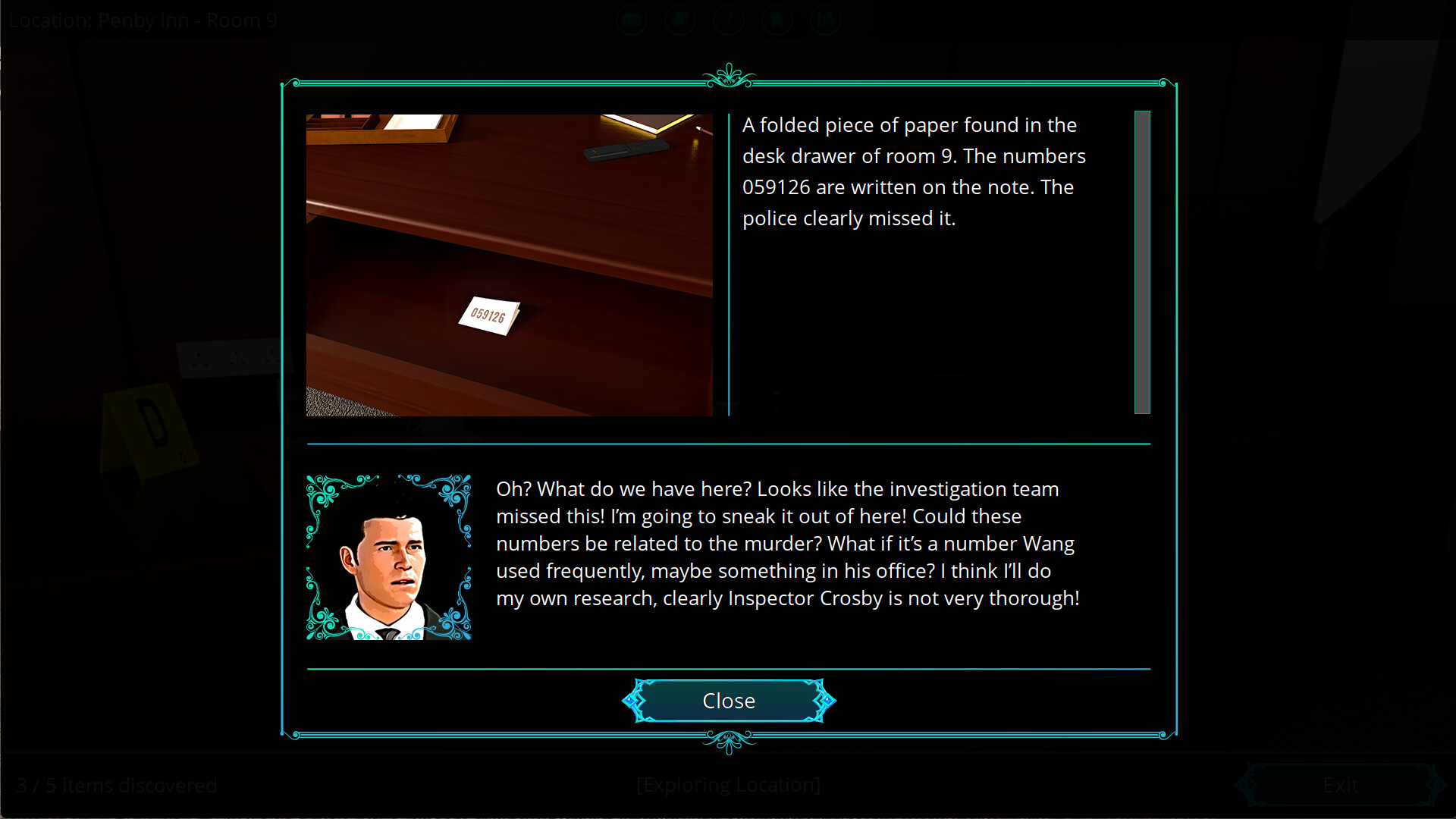Select the Exploring Location status label
This screenshot has width=1456, height=819.
pyautogui.click(x=728, y=785)
